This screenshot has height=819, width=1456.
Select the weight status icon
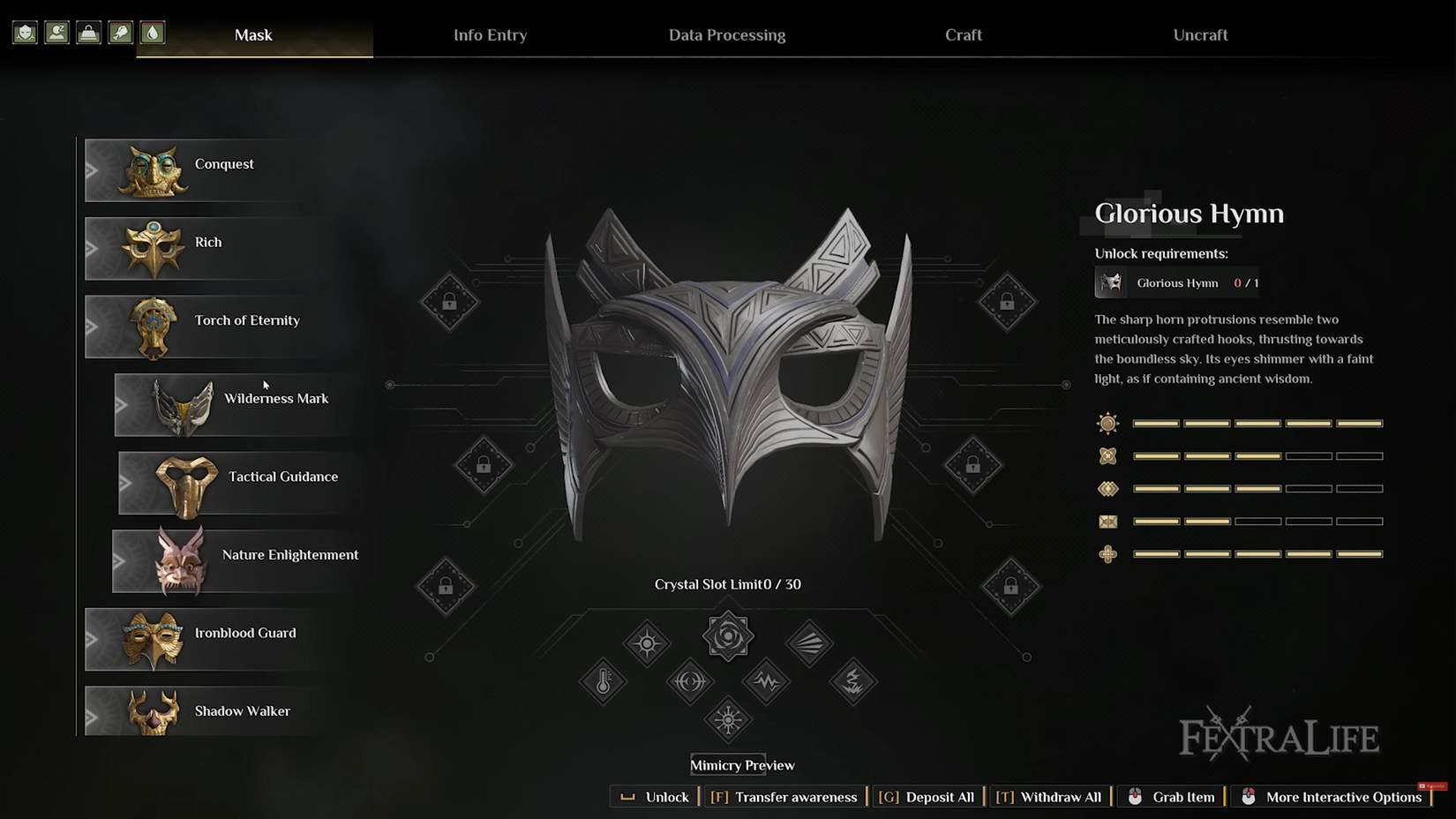click(x=88, y=32)
